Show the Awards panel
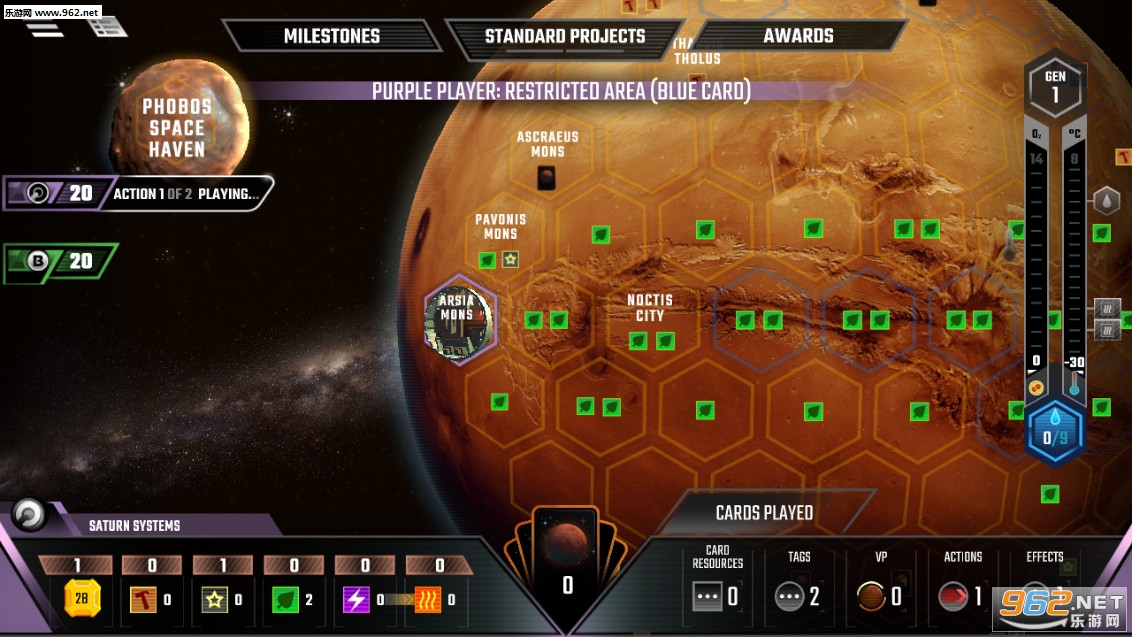This screenshot has width=1132, height=637. [798, 36]
